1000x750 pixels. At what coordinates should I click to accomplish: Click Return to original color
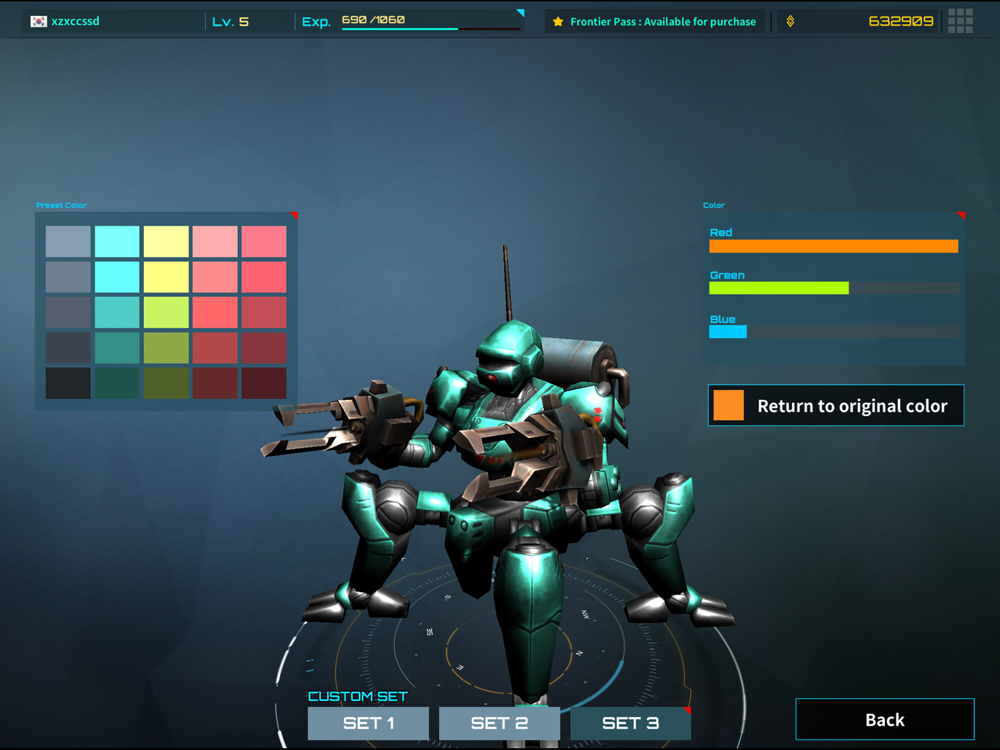[836, 406]
